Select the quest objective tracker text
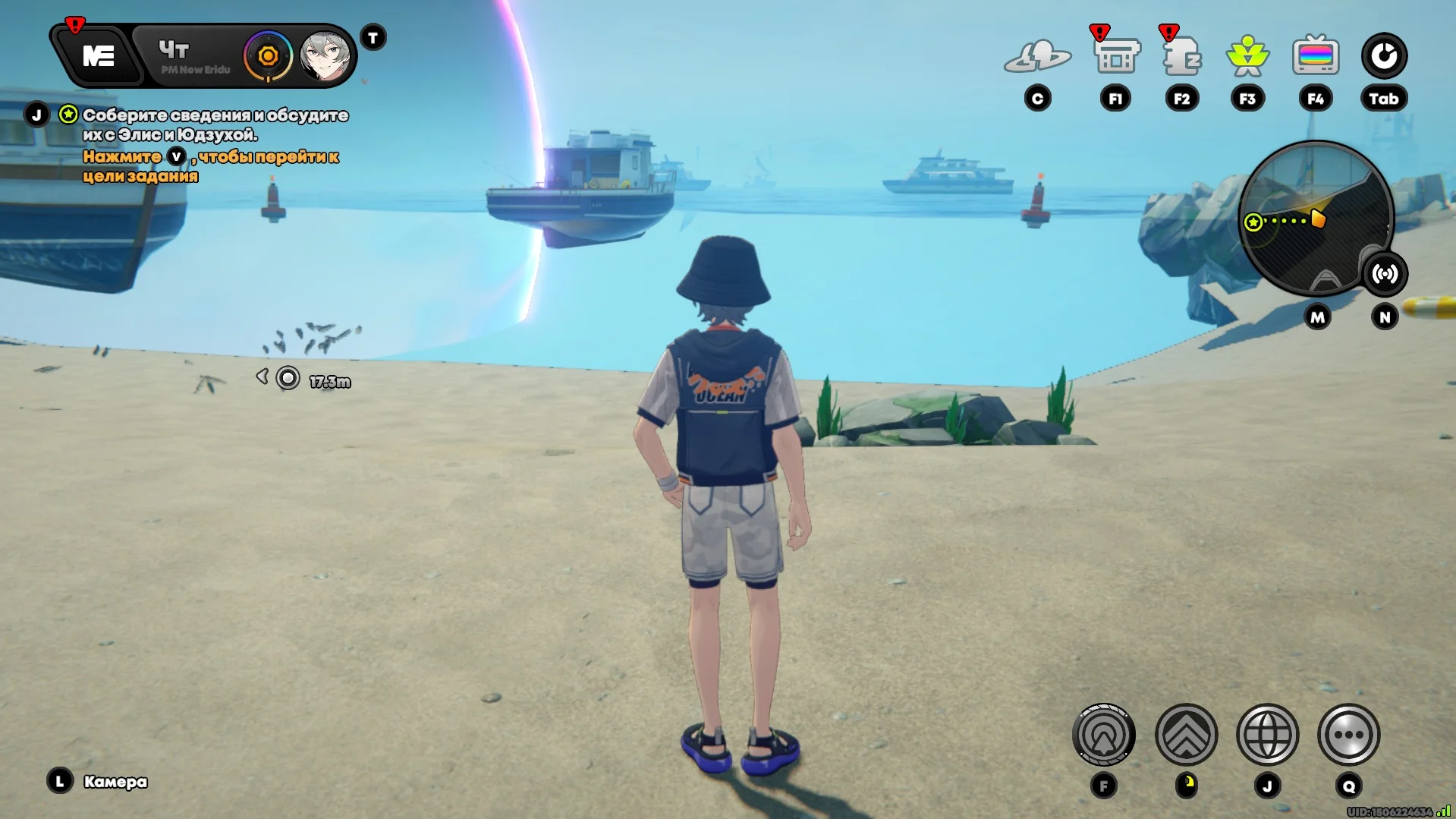 pyautogui.click(x=215, y=125)
